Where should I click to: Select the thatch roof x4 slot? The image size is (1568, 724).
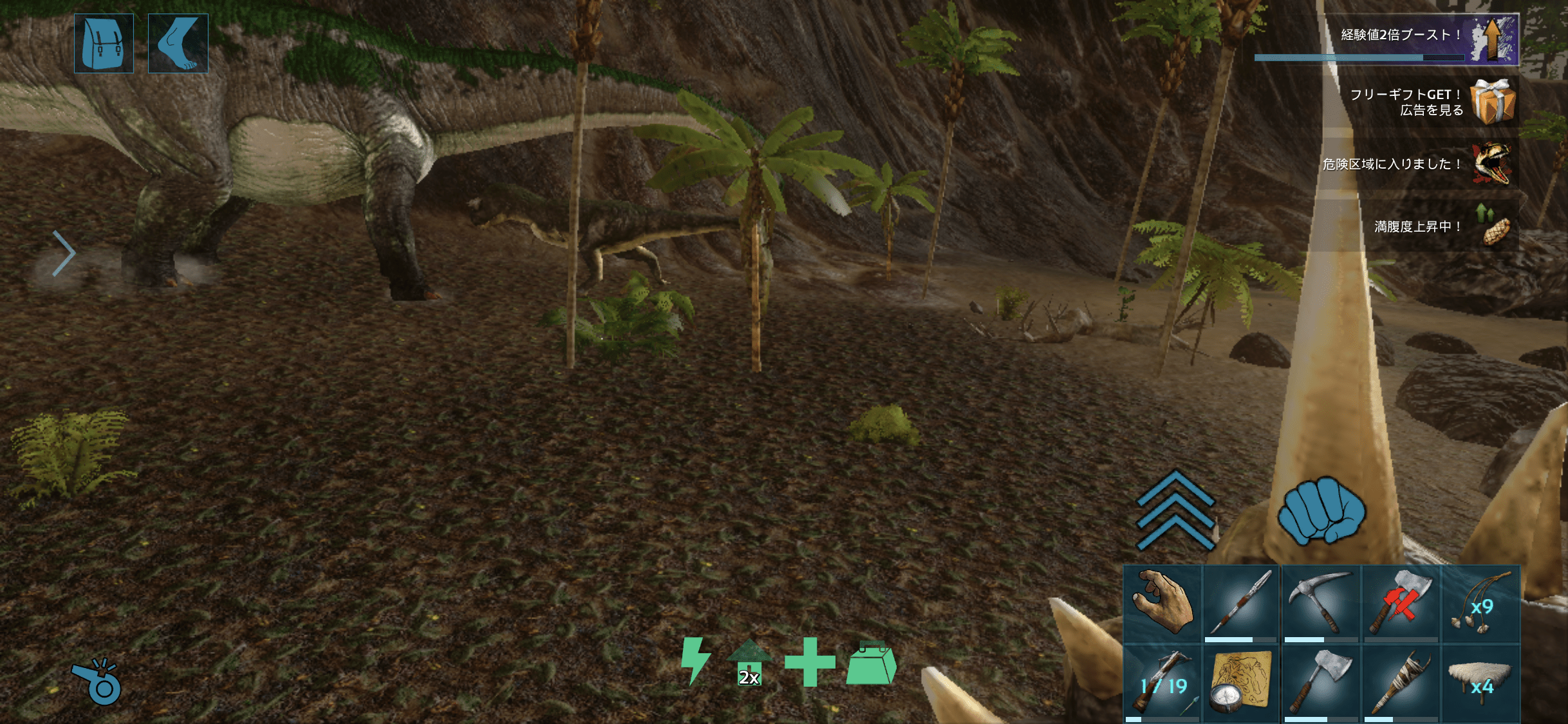1480,683
